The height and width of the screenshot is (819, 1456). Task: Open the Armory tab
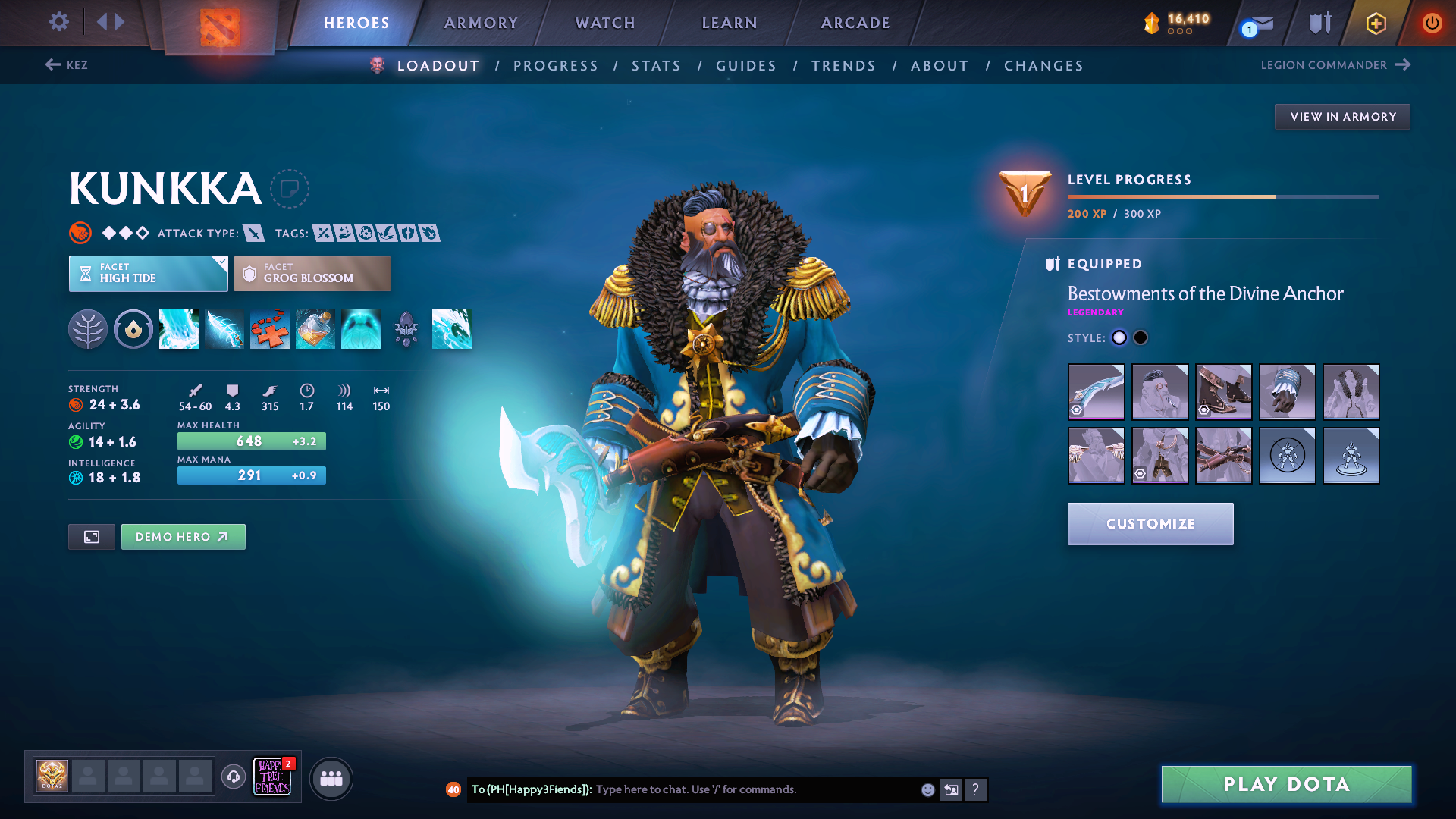tap(481, 23)
